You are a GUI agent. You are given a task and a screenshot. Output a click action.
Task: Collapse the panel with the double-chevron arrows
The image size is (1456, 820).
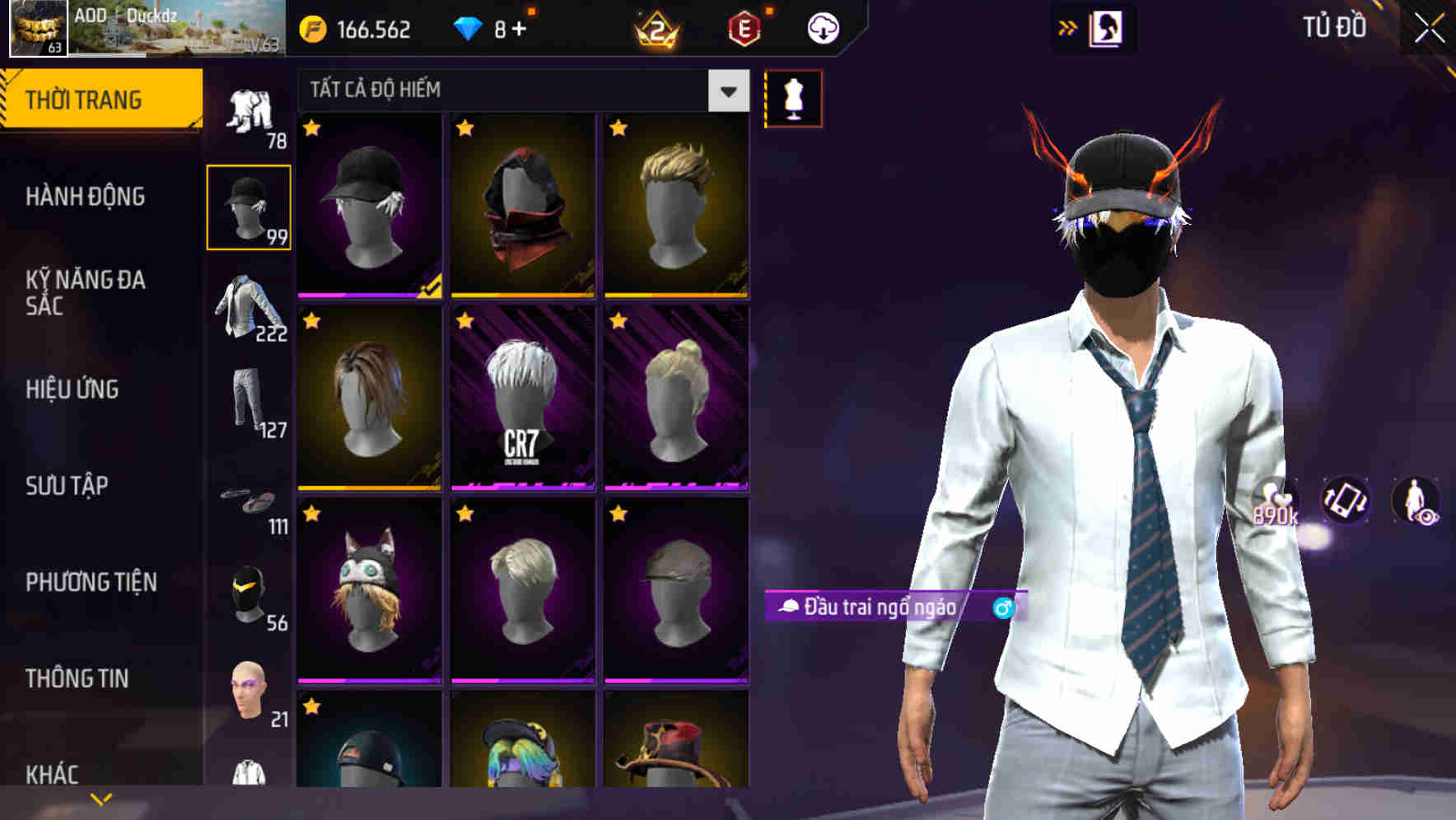coord(1068,26)
